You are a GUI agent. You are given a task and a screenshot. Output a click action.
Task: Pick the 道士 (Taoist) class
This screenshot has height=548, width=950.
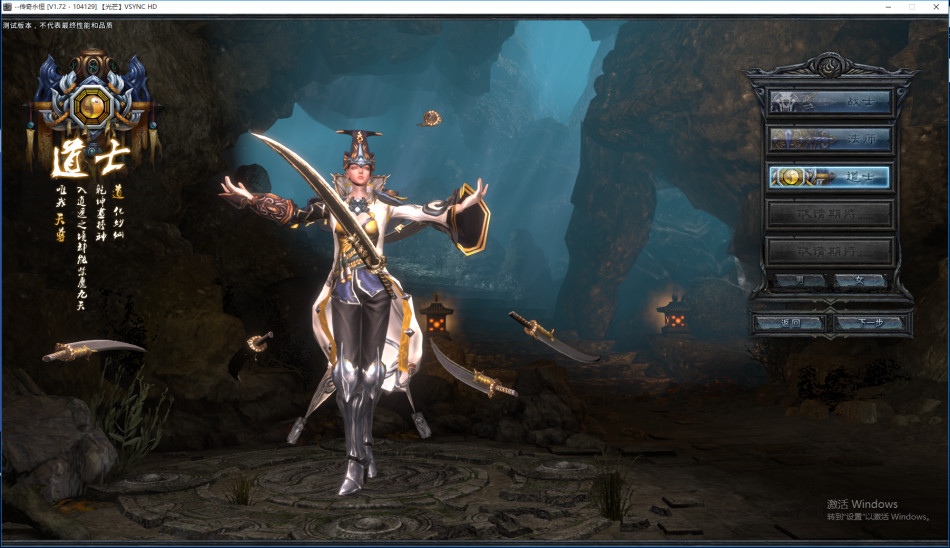[829, 176]
